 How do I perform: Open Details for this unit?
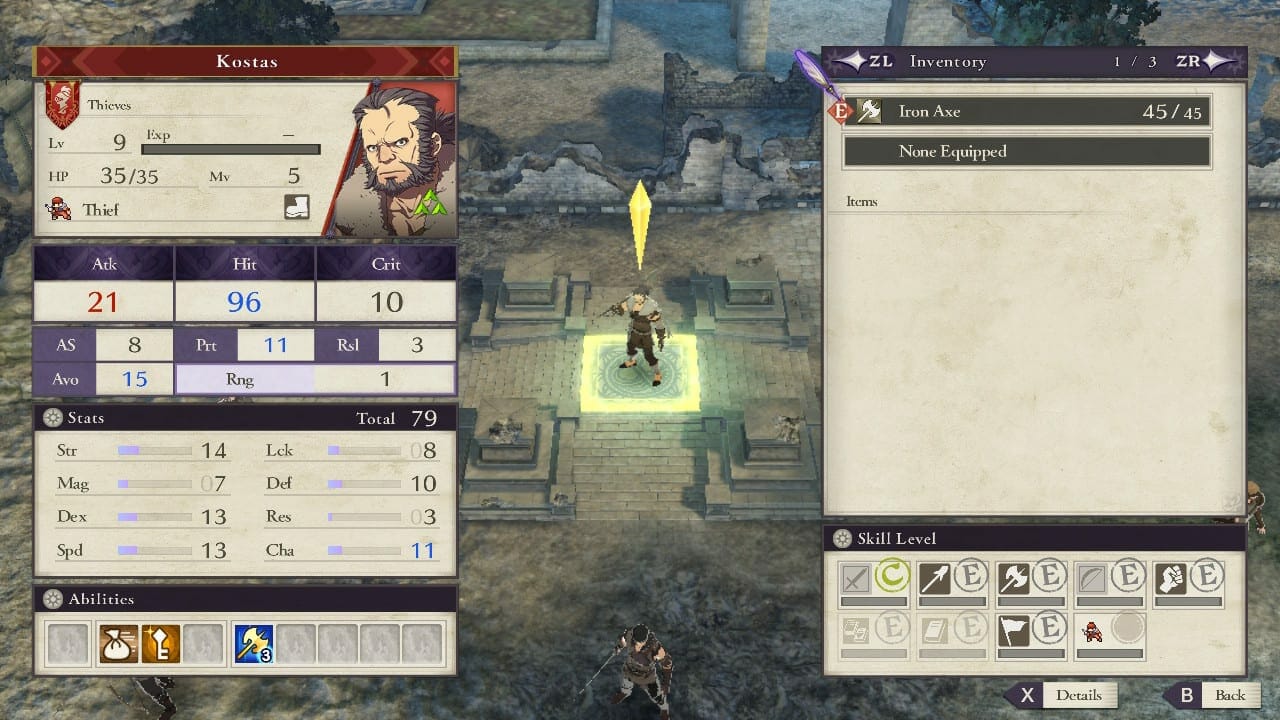click(x=1064, y=695)
